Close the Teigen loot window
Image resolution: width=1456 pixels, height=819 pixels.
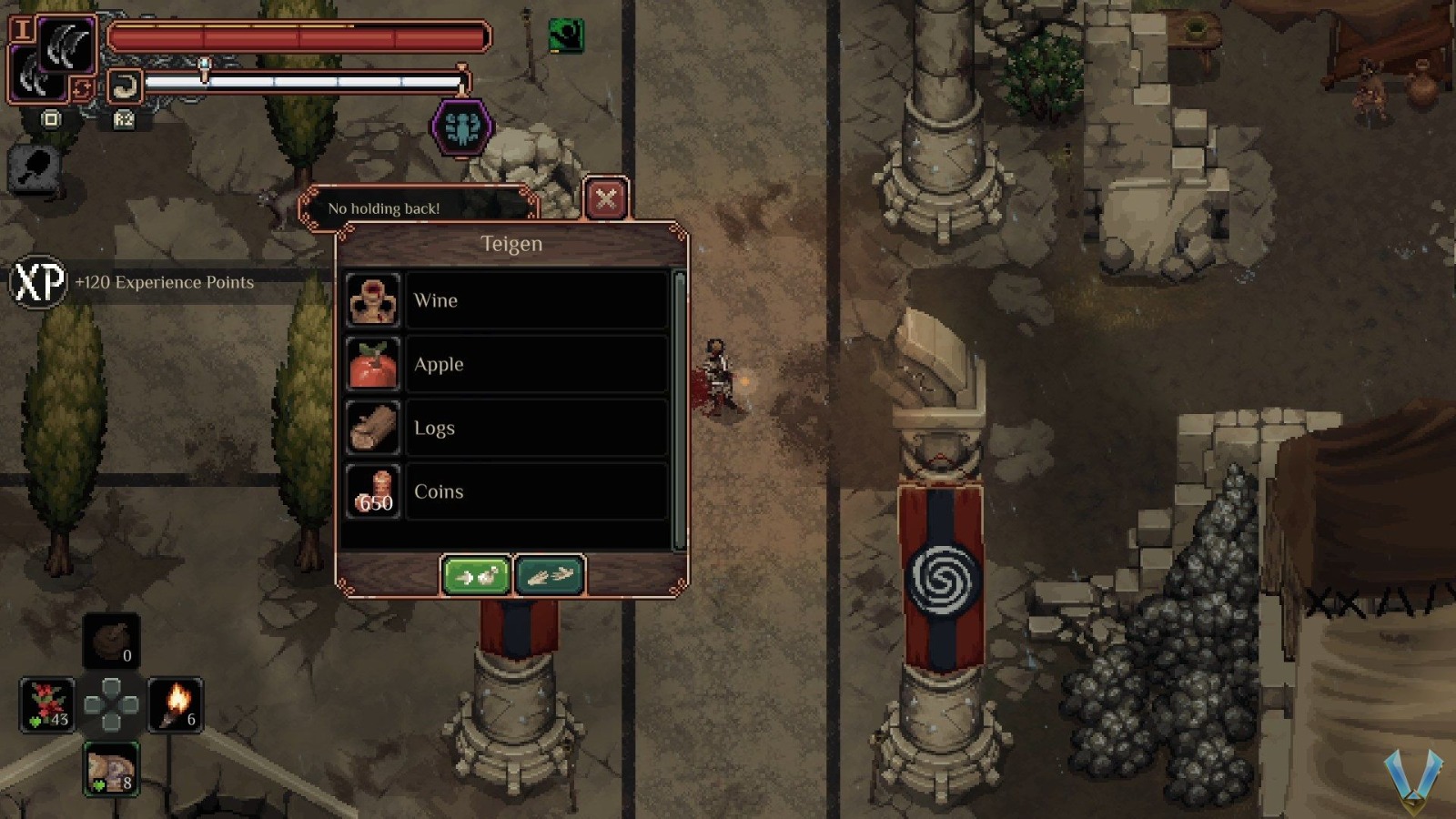tap(606, 198)
